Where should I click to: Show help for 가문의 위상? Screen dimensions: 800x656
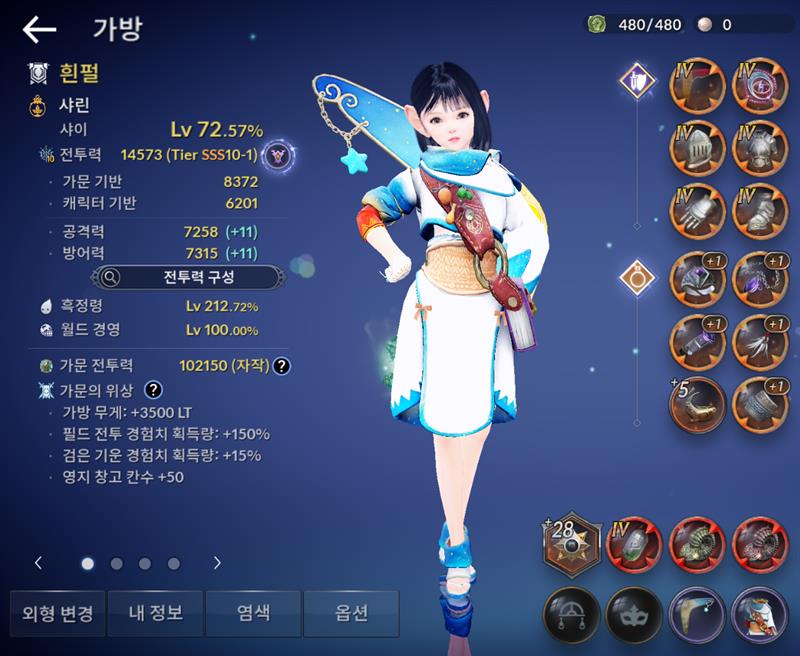coord(153,390)
